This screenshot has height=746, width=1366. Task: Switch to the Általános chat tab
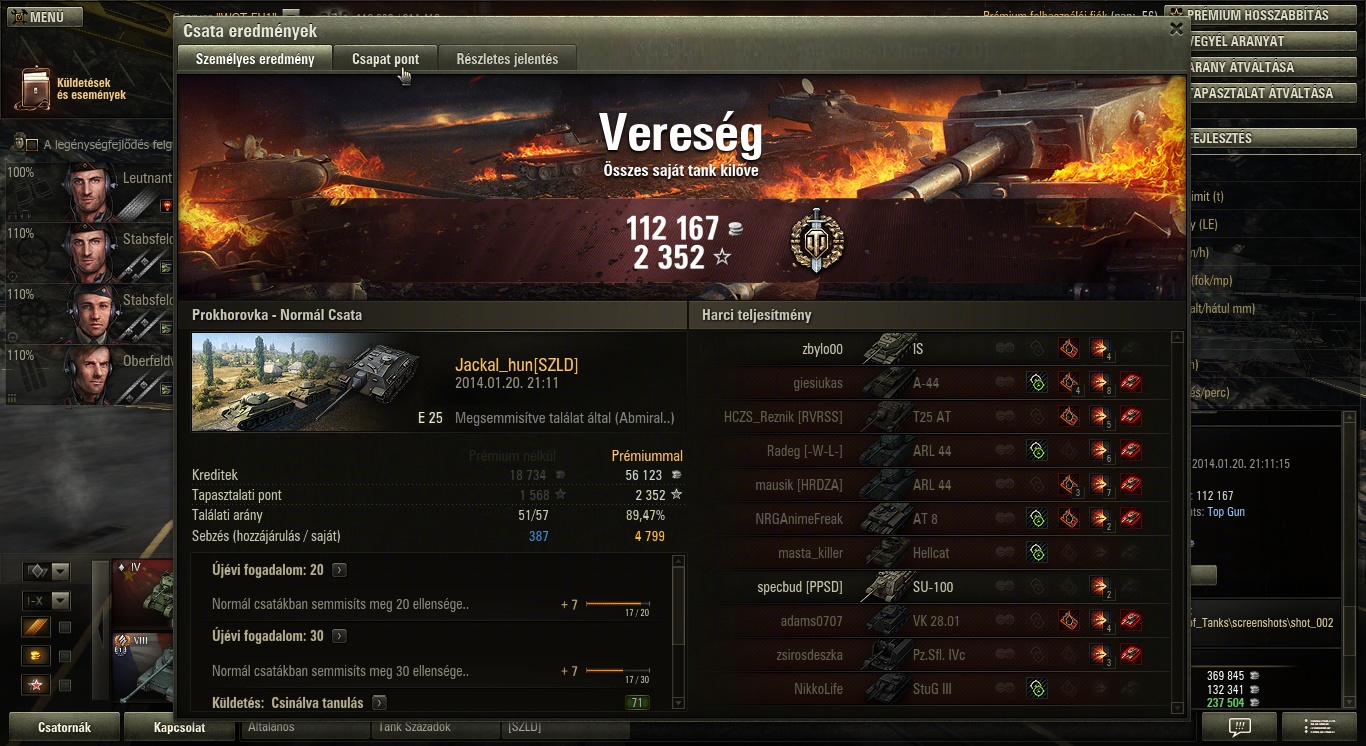300,727
